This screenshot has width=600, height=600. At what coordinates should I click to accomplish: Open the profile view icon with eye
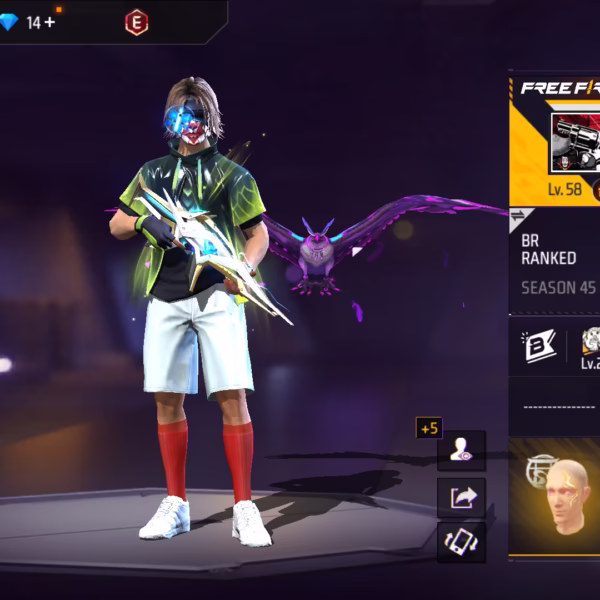461,451
